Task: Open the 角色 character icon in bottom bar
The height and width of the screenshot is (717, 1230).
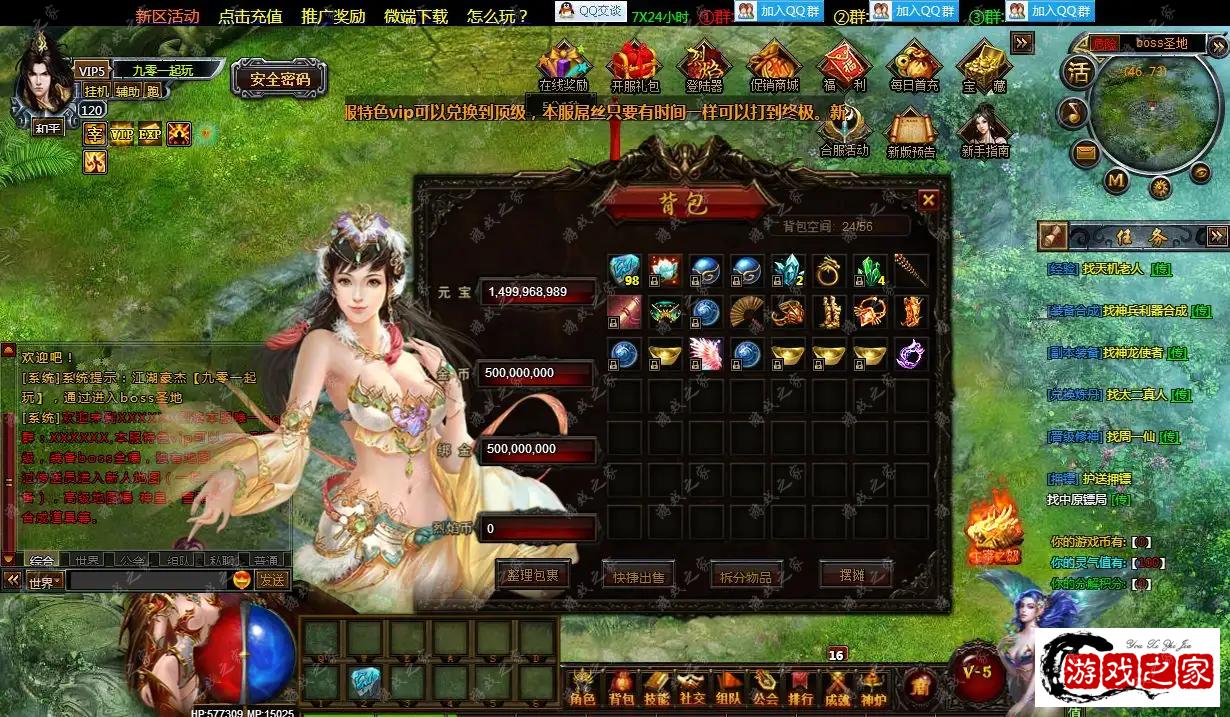Action: 581,689
